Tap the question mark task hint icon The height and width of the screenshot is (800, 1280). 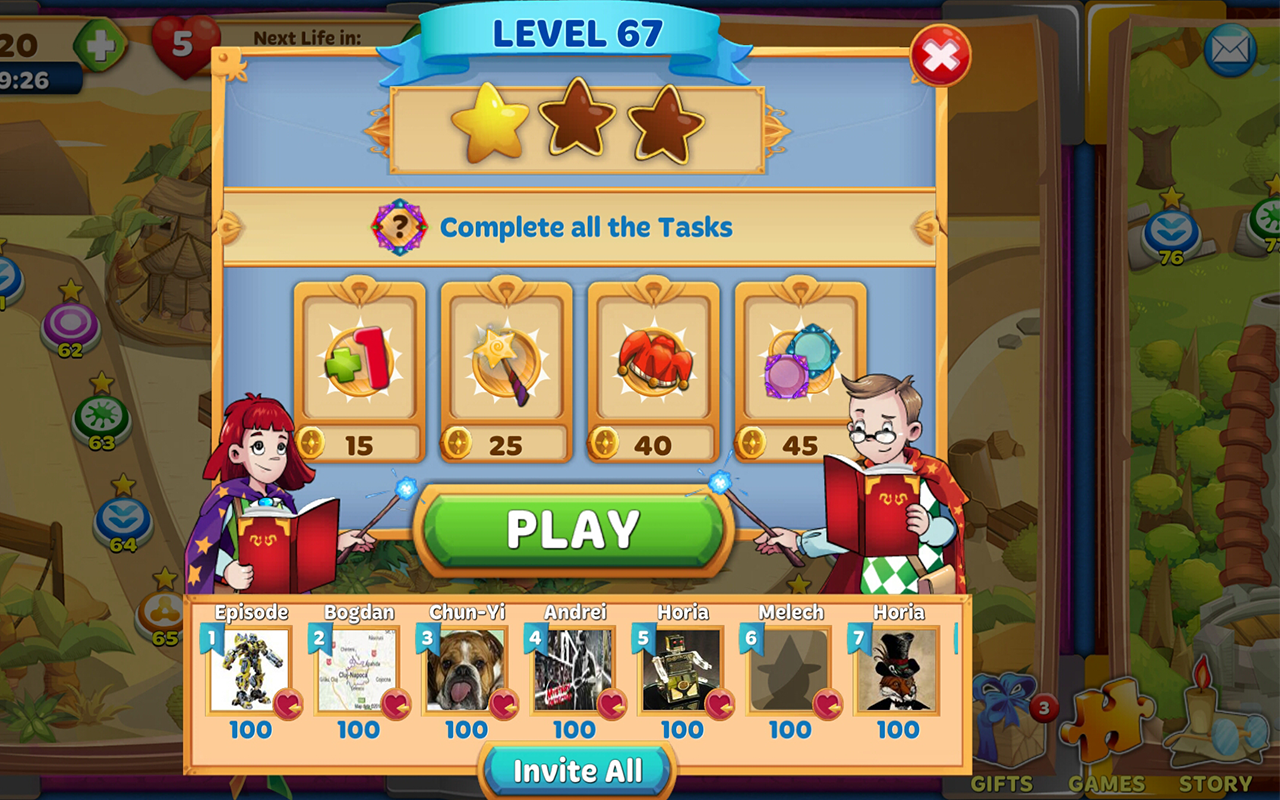tap(399, 226)
